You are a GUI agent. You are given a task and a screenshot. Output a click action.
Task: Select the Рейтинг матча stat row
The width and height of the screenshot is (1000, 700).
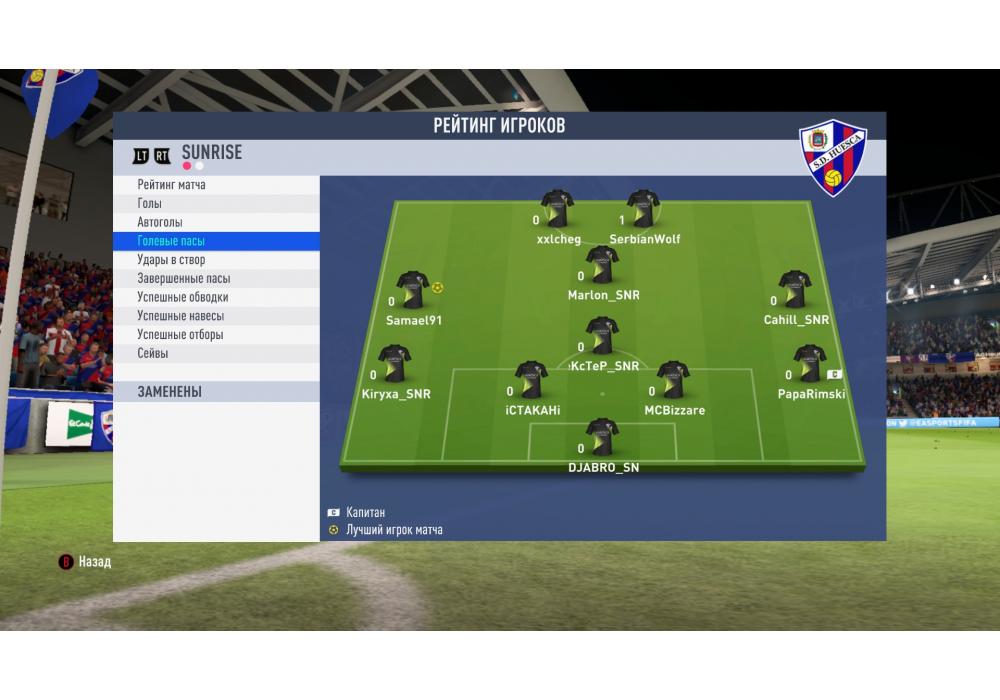point(216,185)
